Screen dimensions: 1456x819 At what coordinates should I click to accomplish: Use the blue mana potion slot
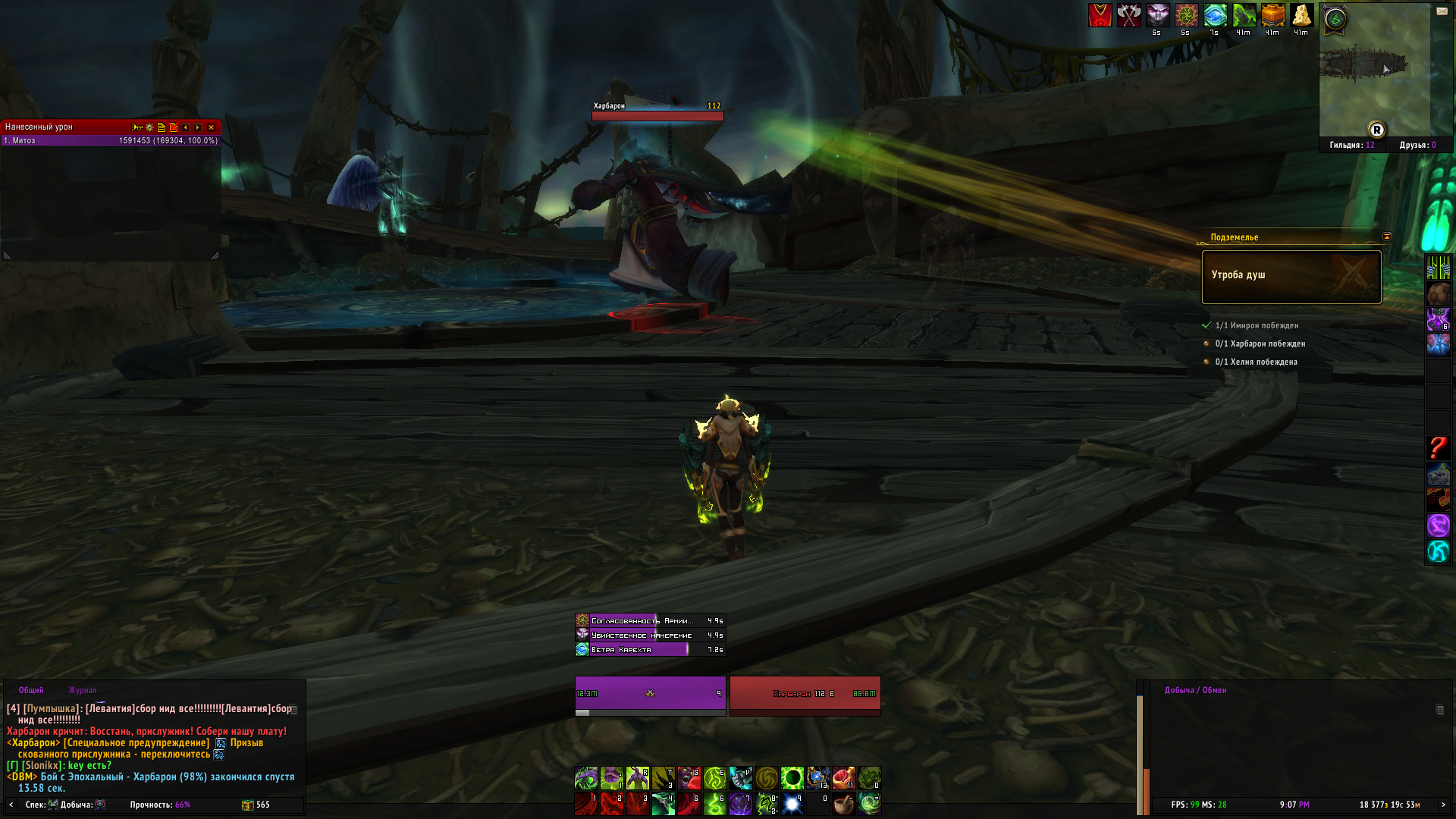[817, 778]
